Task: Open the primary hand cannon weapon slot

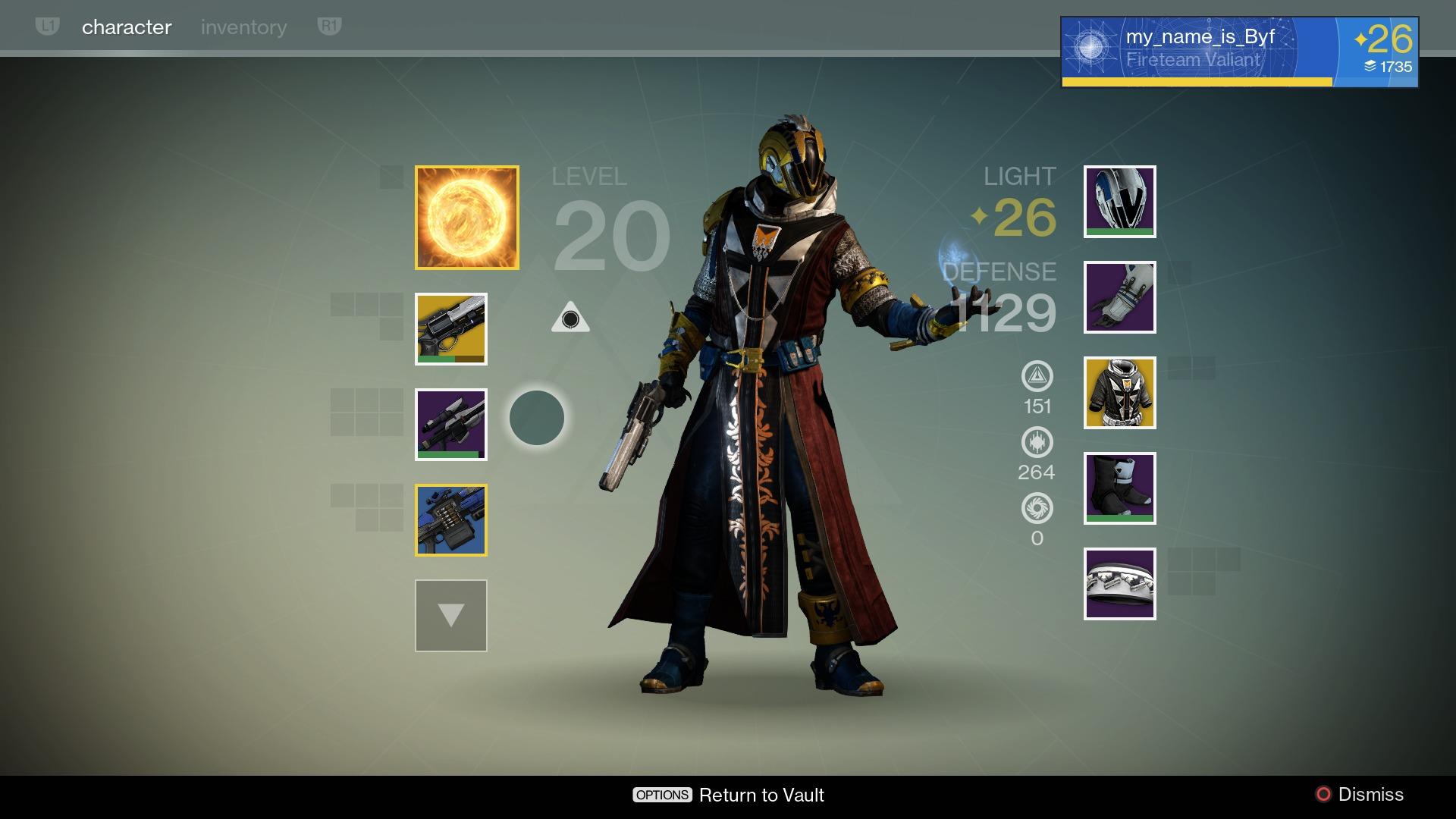Action: point(450,329)
